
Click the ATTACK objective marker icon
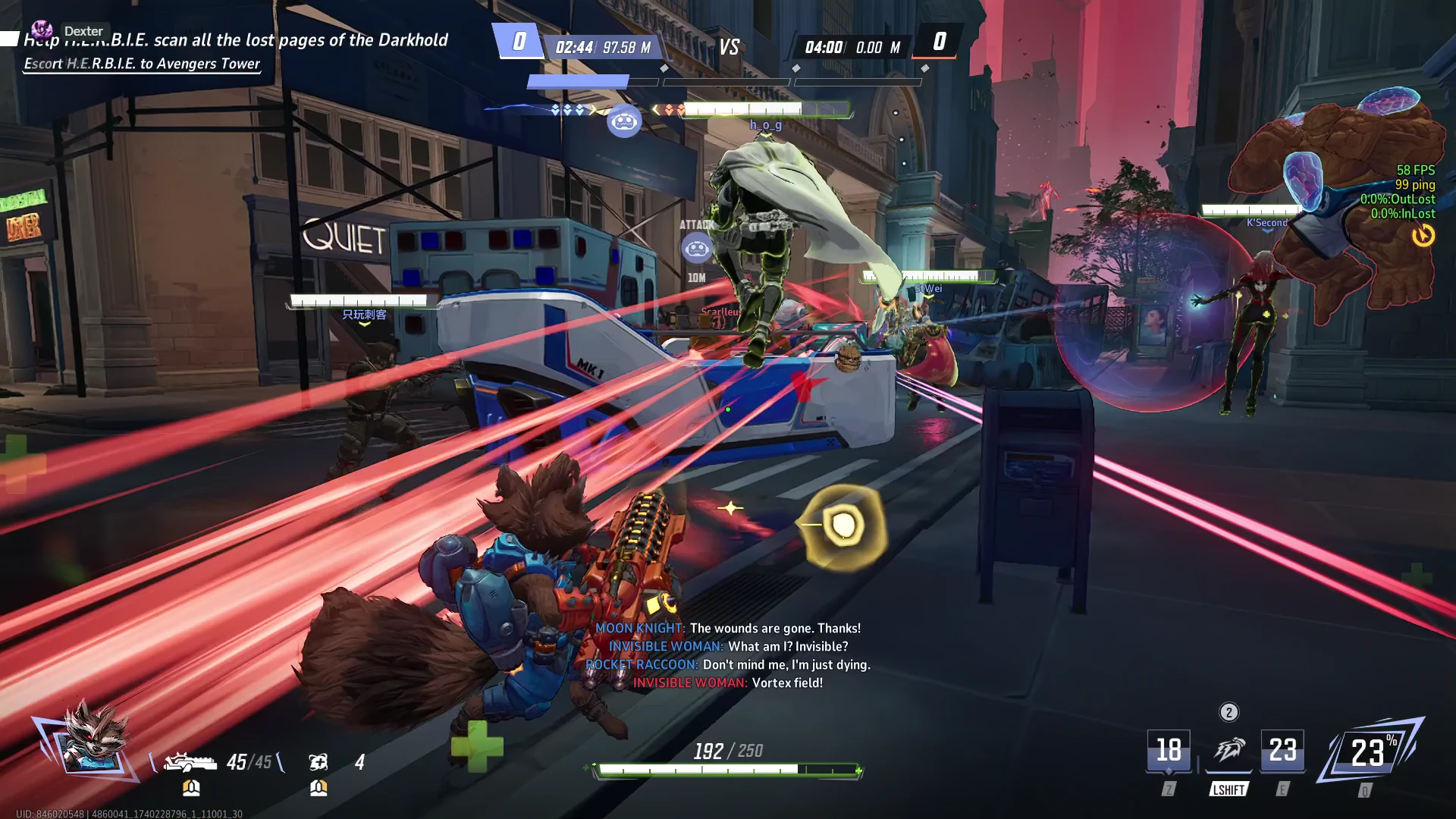(696, 248)
